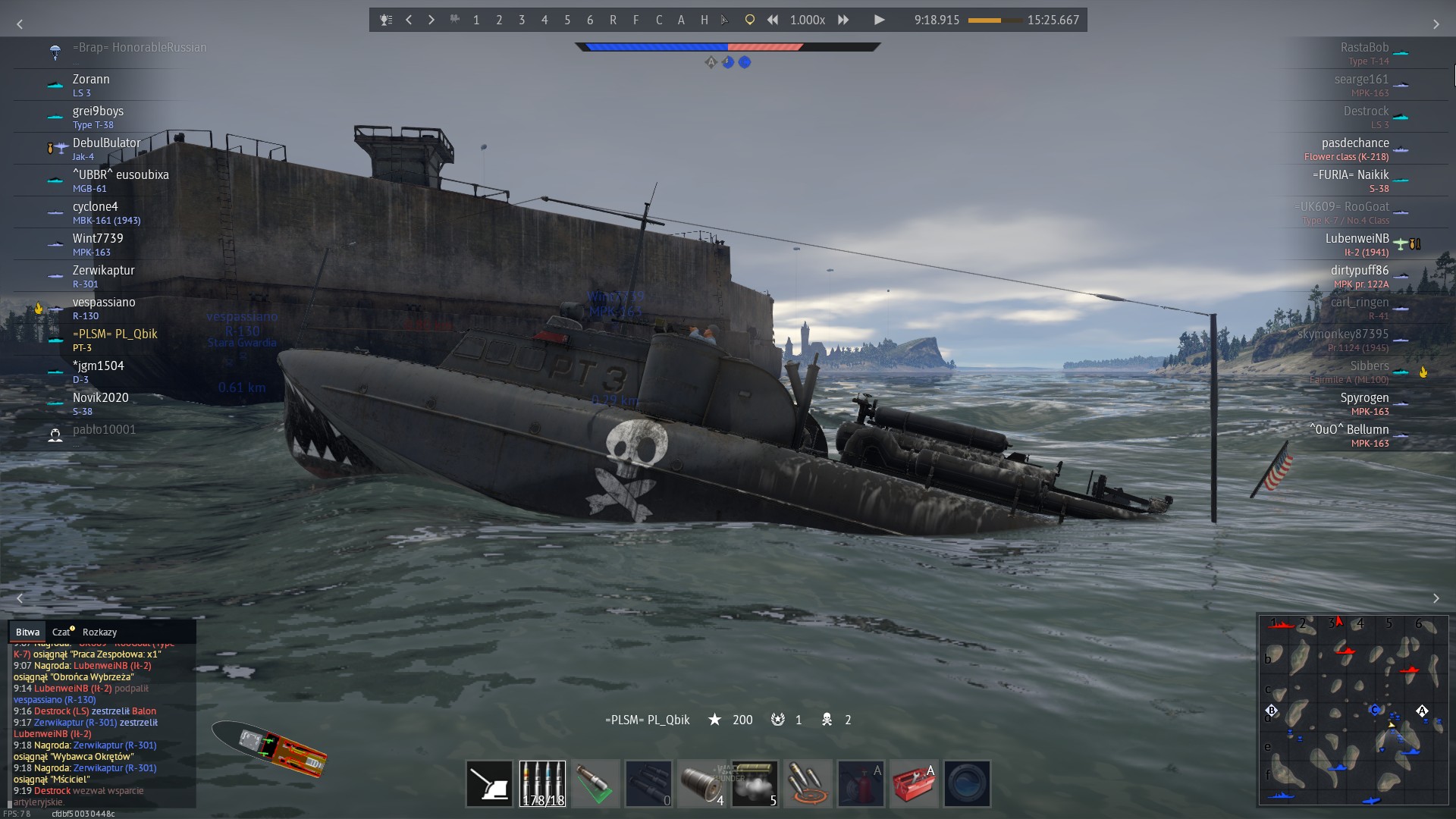Slow down replay with the rewind arrows

pyautogui.click(x=772, y=20)
